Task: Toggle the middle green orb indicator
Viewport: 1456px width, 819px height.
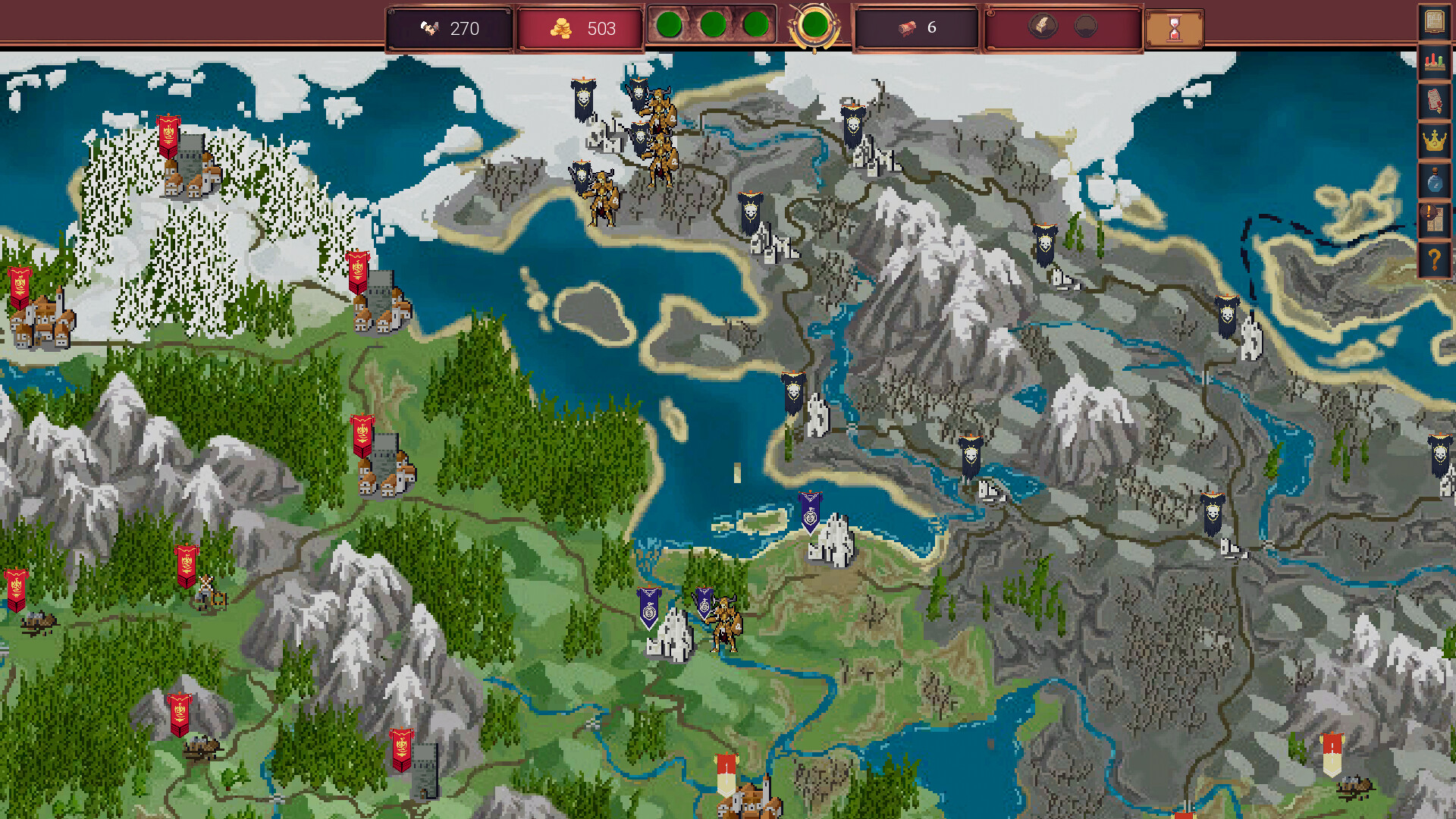Action: point(713,25)
